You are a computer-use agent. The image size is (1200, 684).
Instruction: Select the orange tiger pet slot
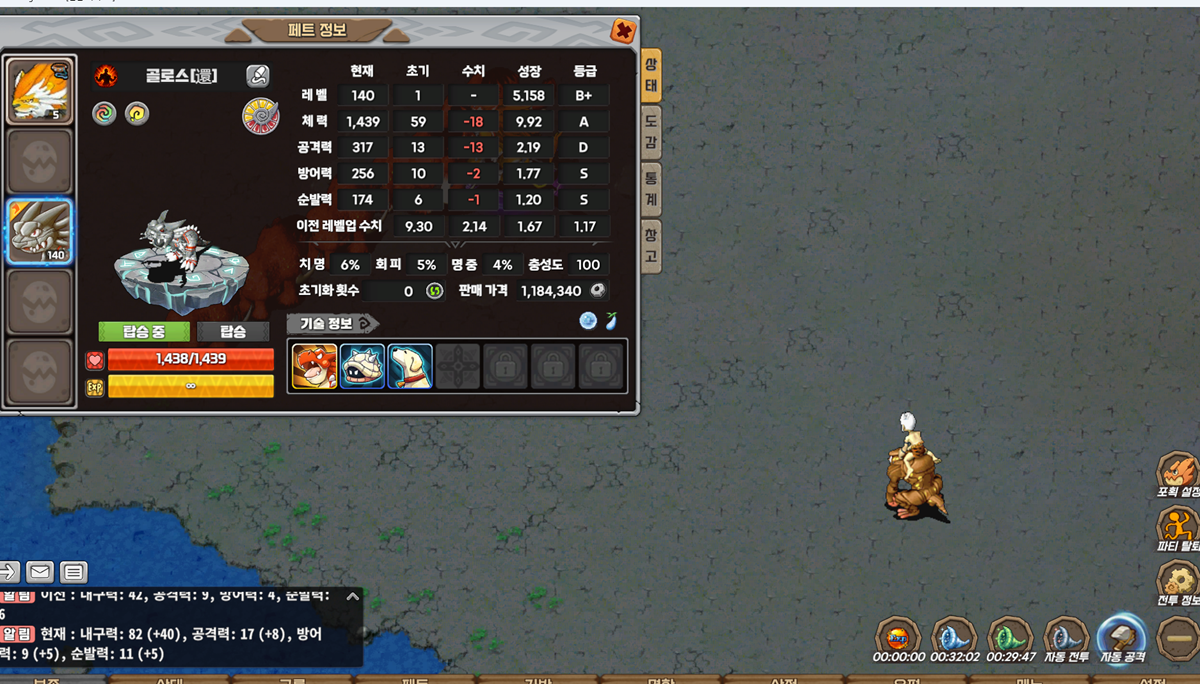tap(40, 90)
